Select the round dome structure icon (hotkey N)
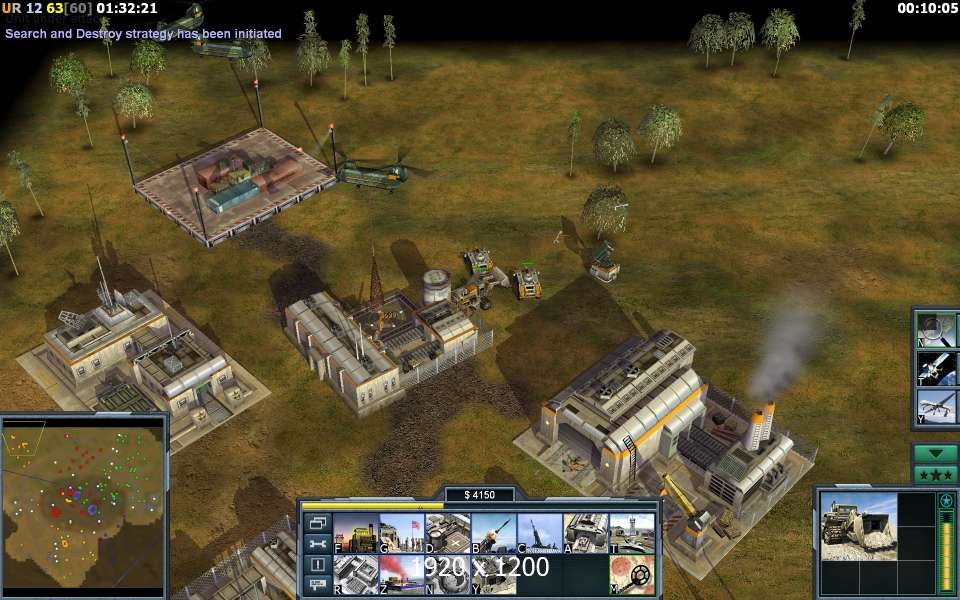The image size is (960, 600). click(x=447, y=574)
